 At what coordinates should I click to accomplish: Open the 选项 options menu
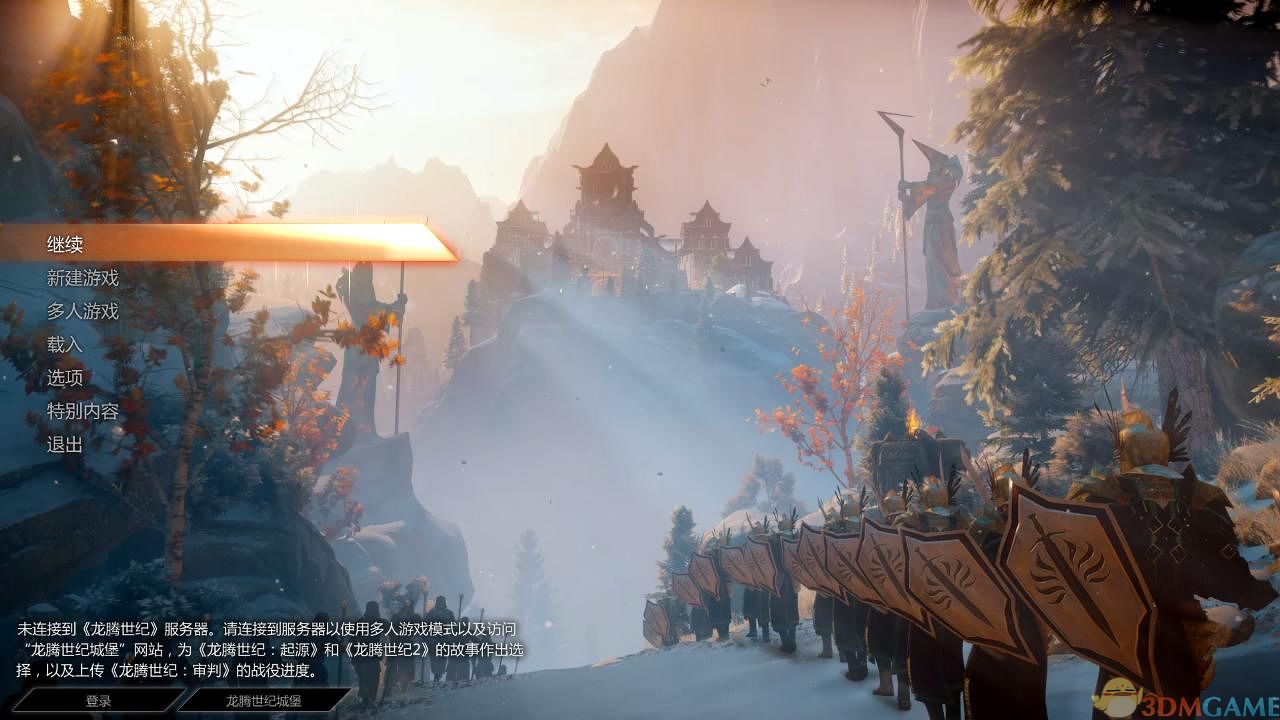[x=62, y=378]
